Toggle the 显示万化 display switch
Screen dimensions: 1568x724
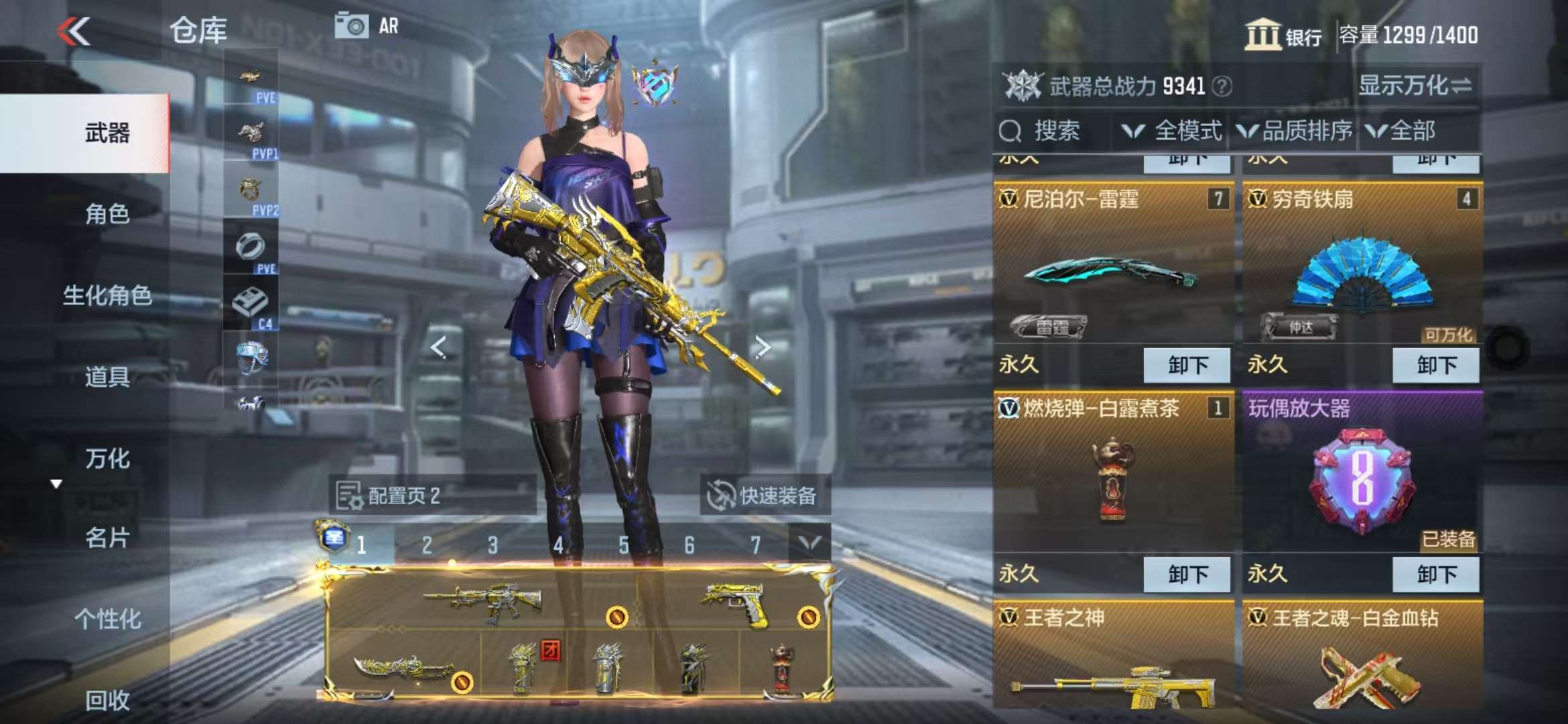pos(1415,86)
